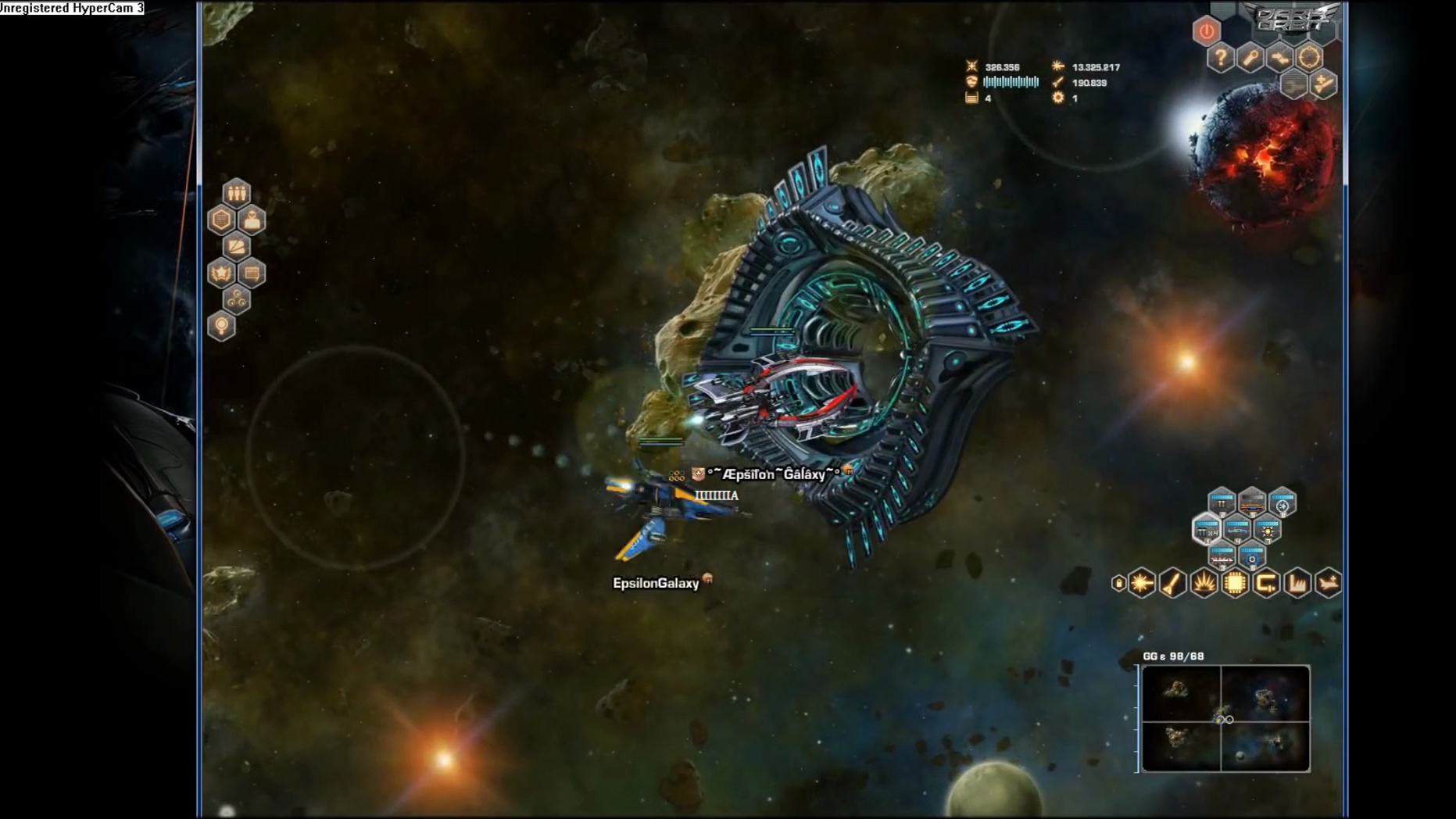
Task: Switch to the CPU chip category
Action: tap(1235, 583)
